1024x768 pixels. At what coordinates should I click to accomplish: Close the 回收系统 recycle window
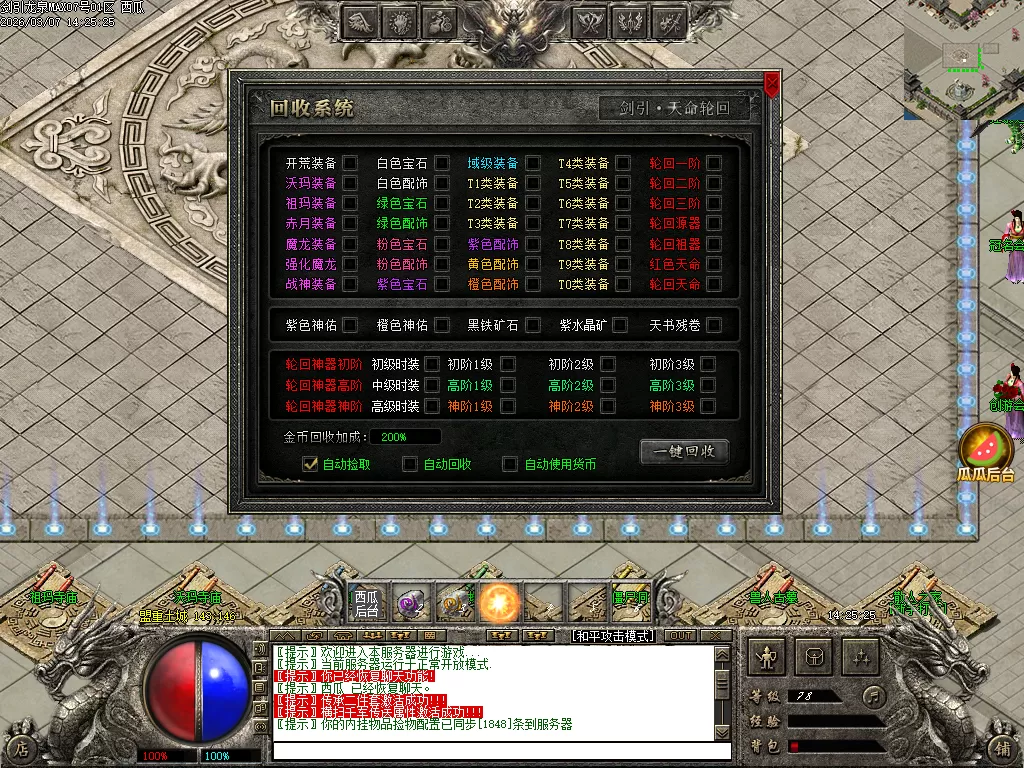pos(771,84)
